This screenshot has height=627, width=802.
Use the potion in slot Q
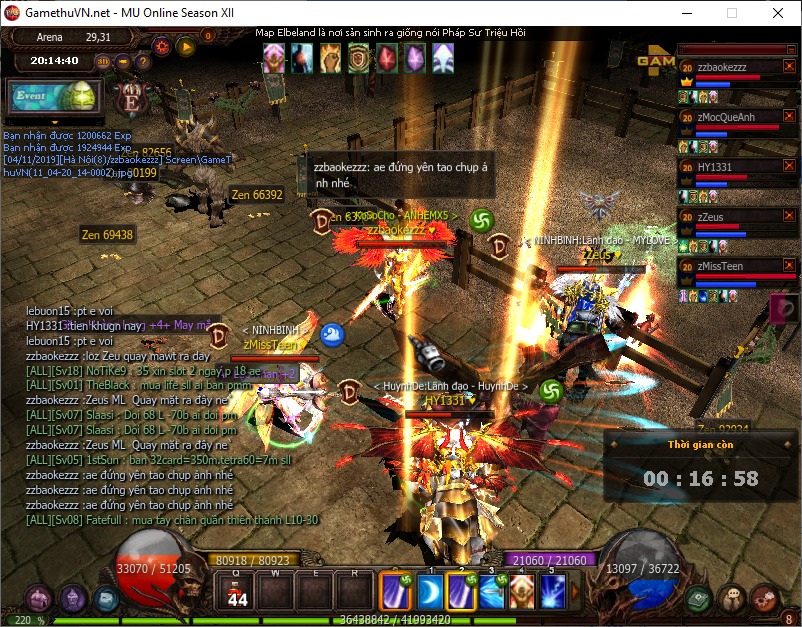pos(238,592)
